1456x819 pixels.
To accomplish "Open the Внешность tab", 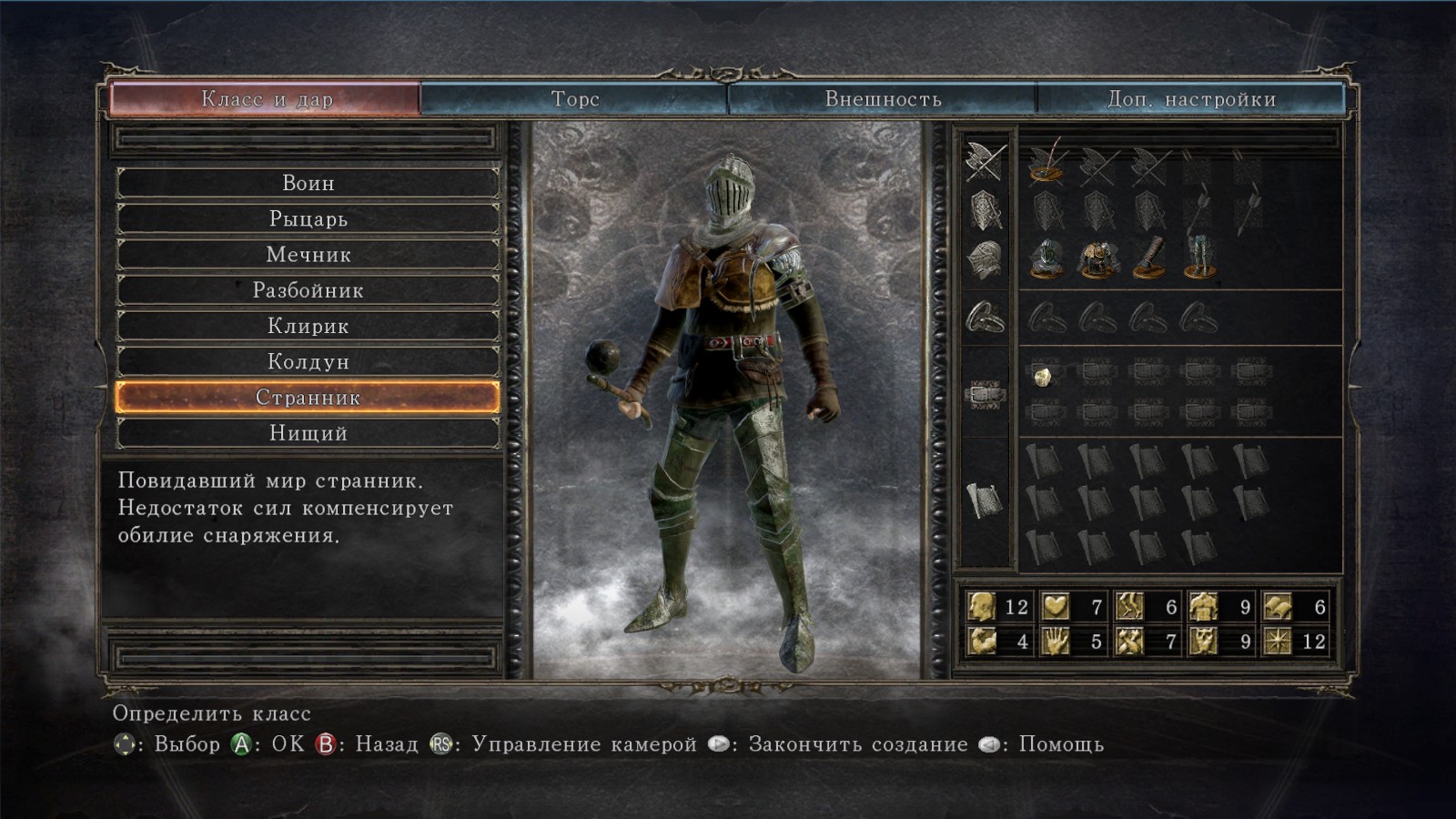I will tap(882, 98).
